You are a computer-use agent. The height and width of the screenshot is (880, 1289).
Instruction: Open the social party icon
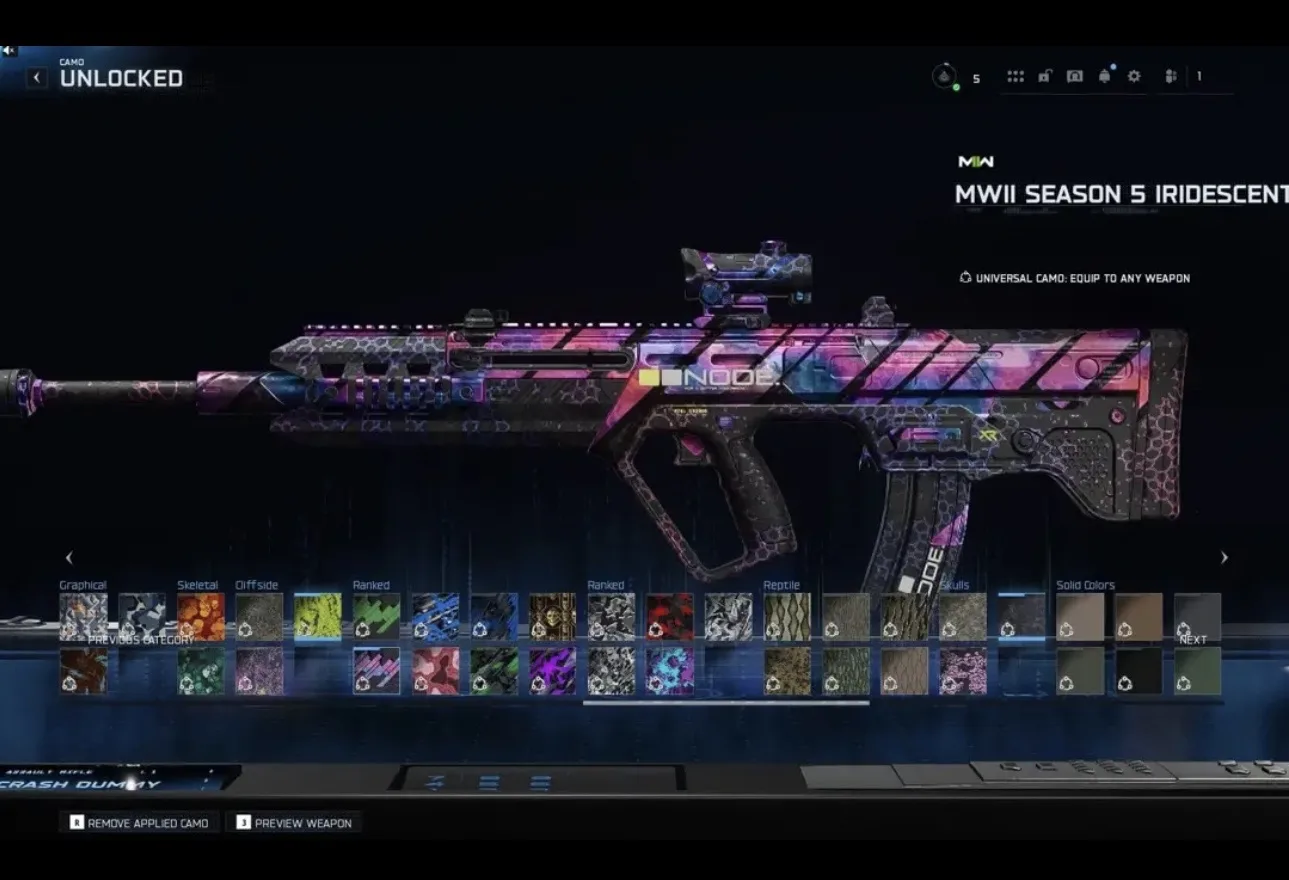click(x=1171, y=76)
